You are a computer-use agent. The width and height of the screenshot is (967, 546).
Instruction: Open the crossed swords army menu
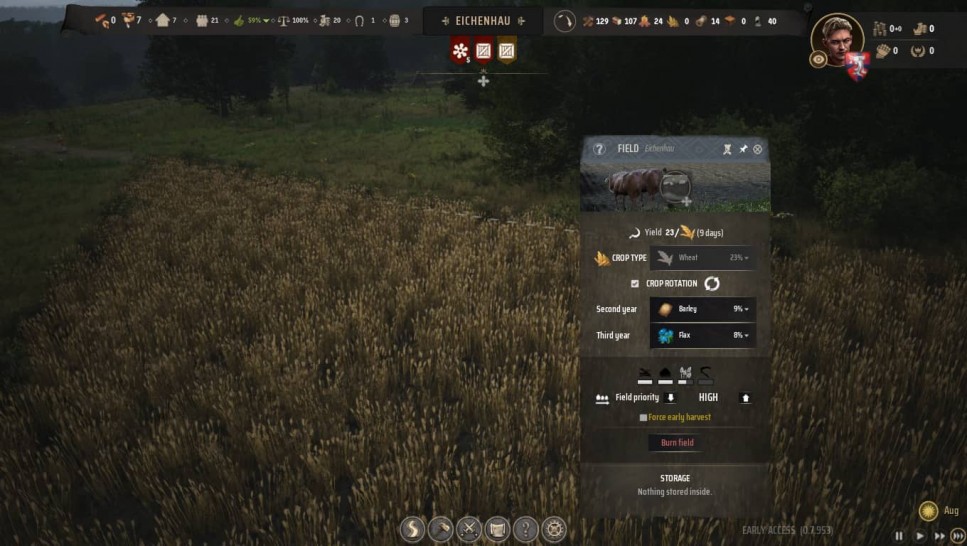click(469, 529)
